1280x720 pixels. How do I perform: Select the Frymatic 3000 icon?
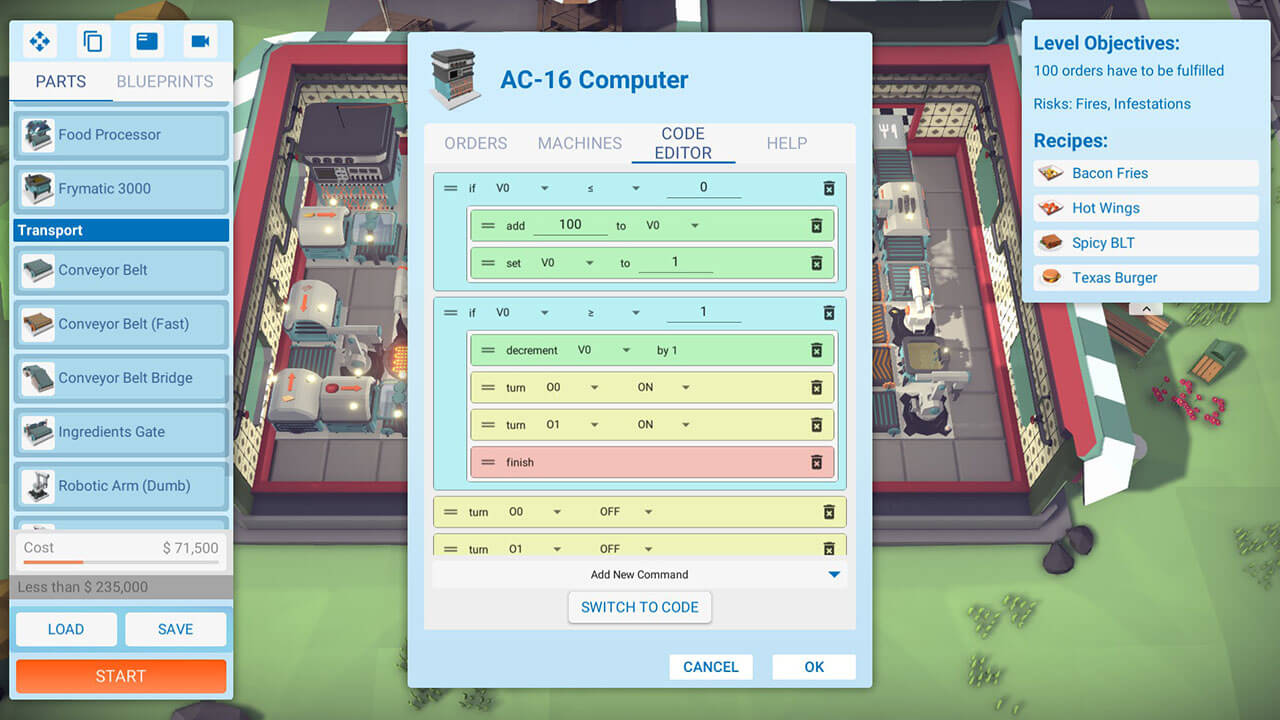[x=38, y=189]
